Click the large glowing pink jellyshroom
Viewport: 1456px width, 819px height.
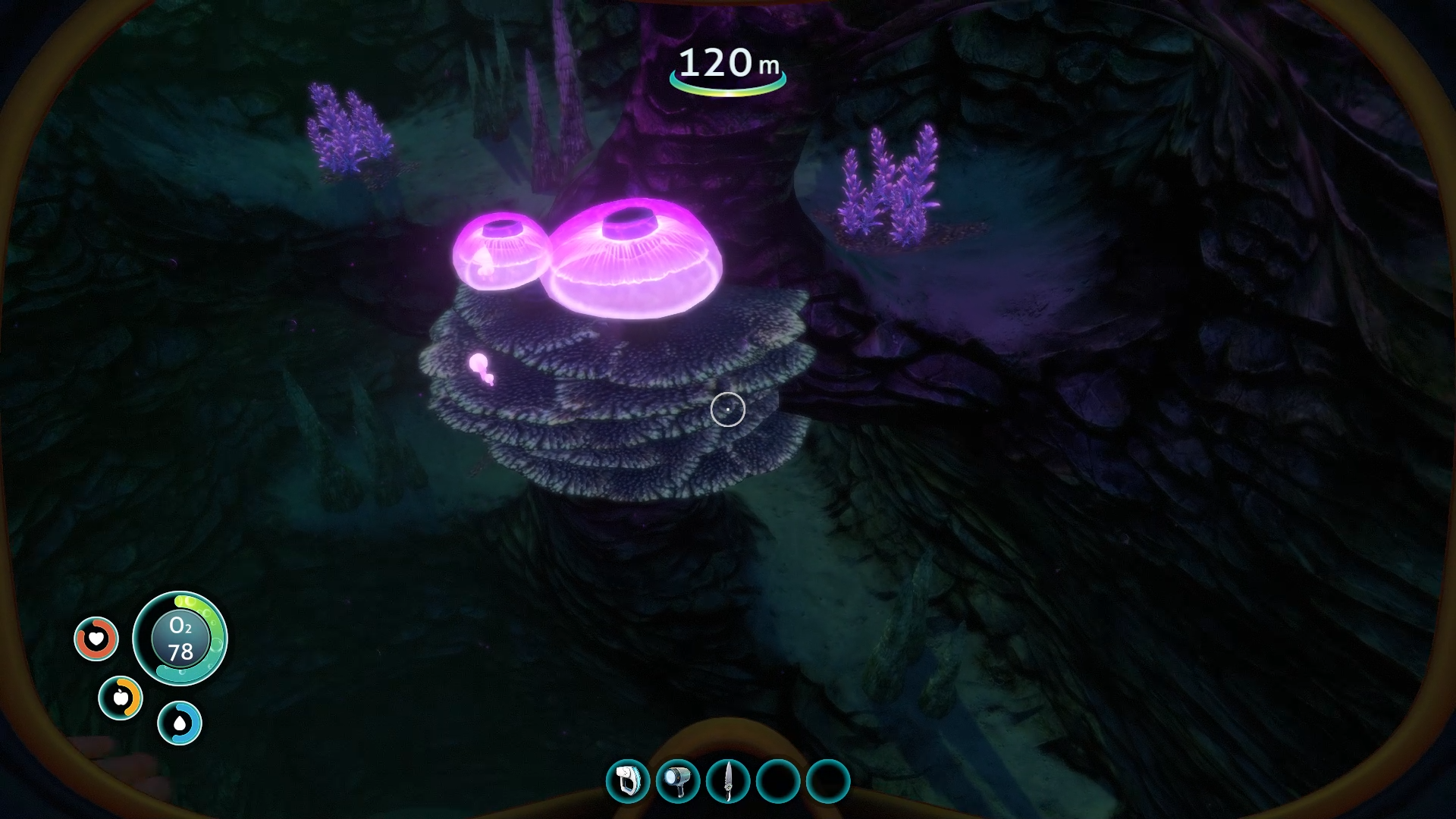[637, 258]
